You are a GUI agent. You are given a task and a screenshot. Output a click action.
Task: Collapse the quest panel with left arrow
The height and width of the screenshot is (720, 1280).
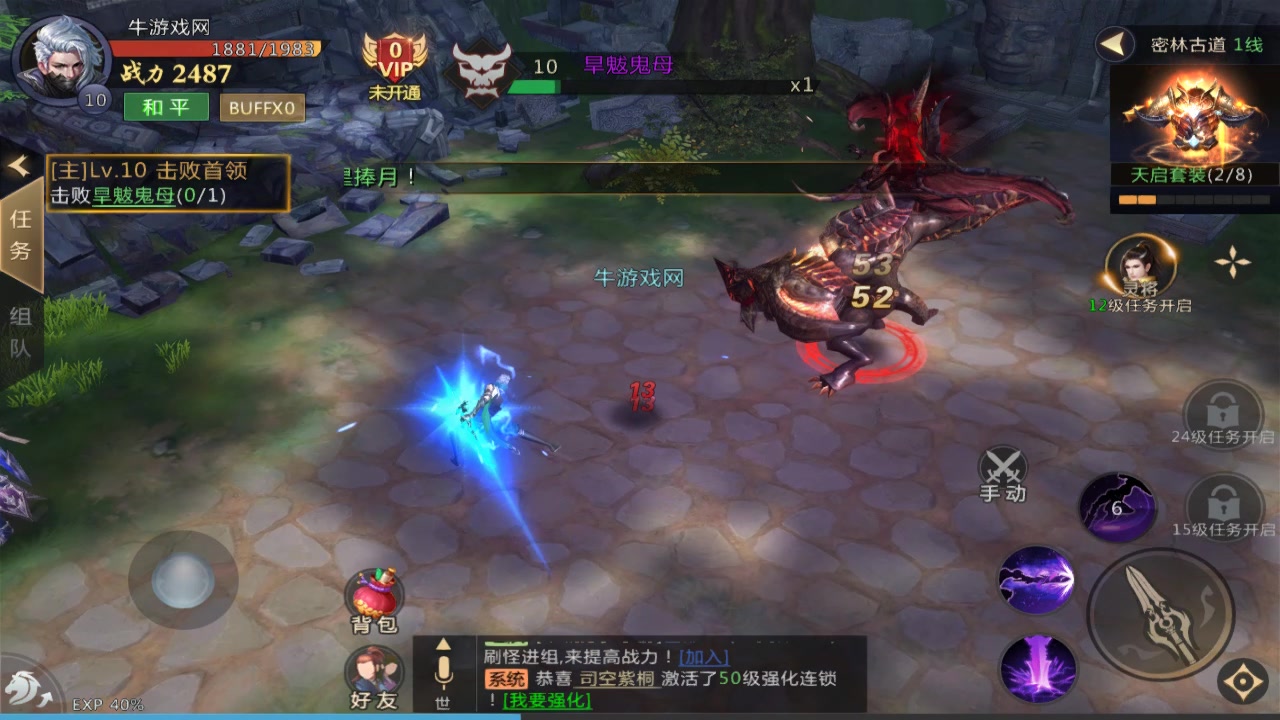pyautogui.click(x=18, y=165)
